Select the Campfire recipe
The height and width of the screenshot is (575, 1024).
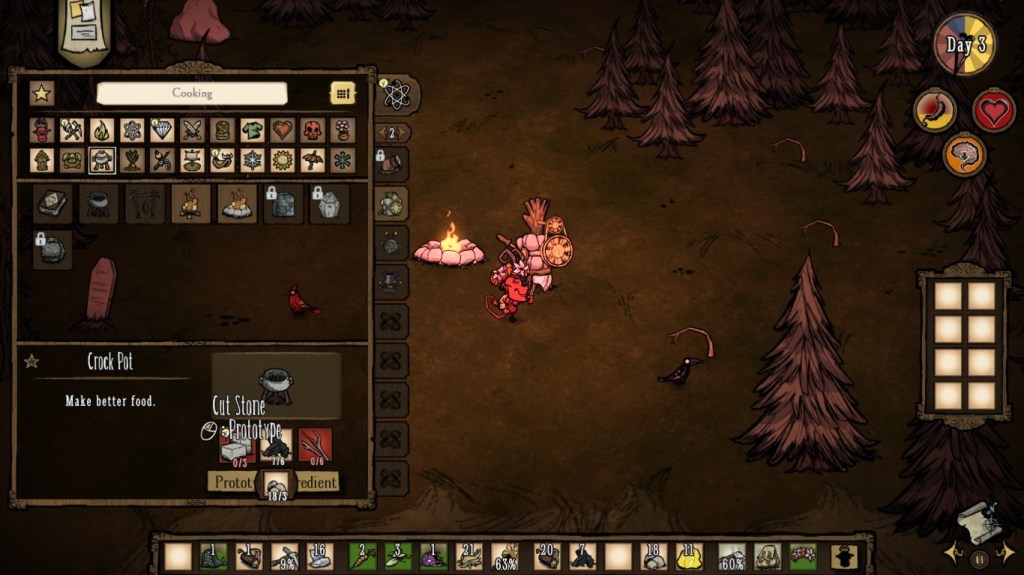pos(190,203)
